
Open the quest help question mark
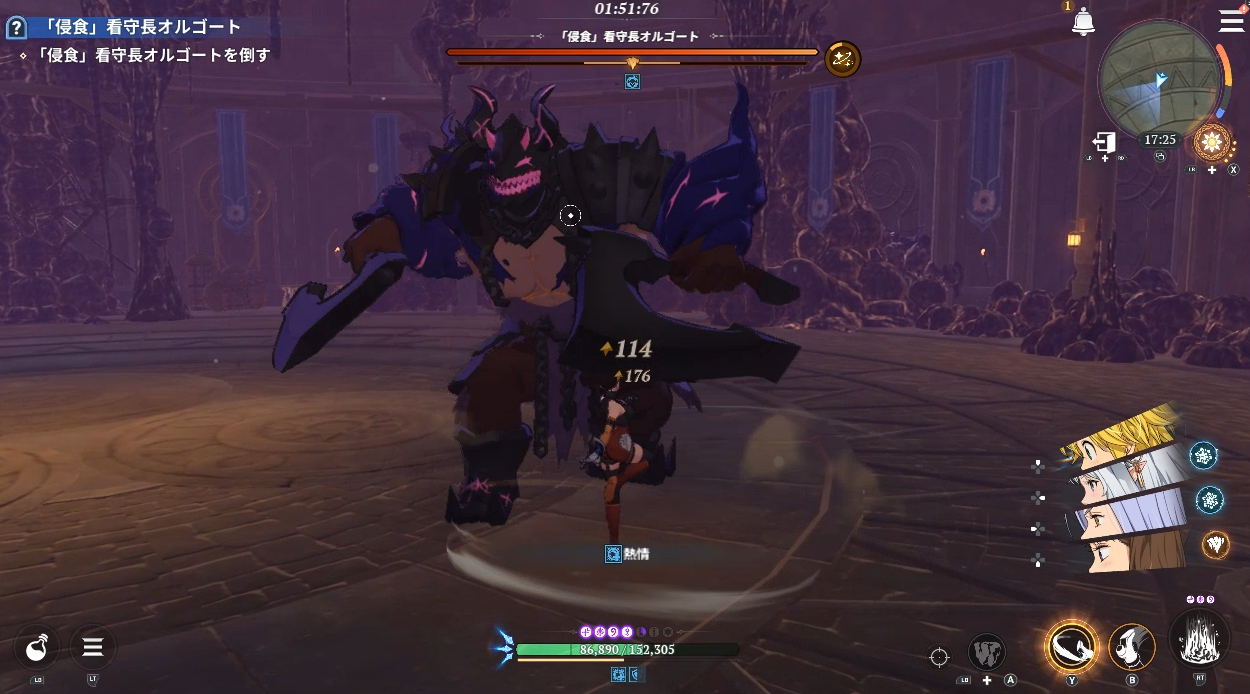(15, 27)
